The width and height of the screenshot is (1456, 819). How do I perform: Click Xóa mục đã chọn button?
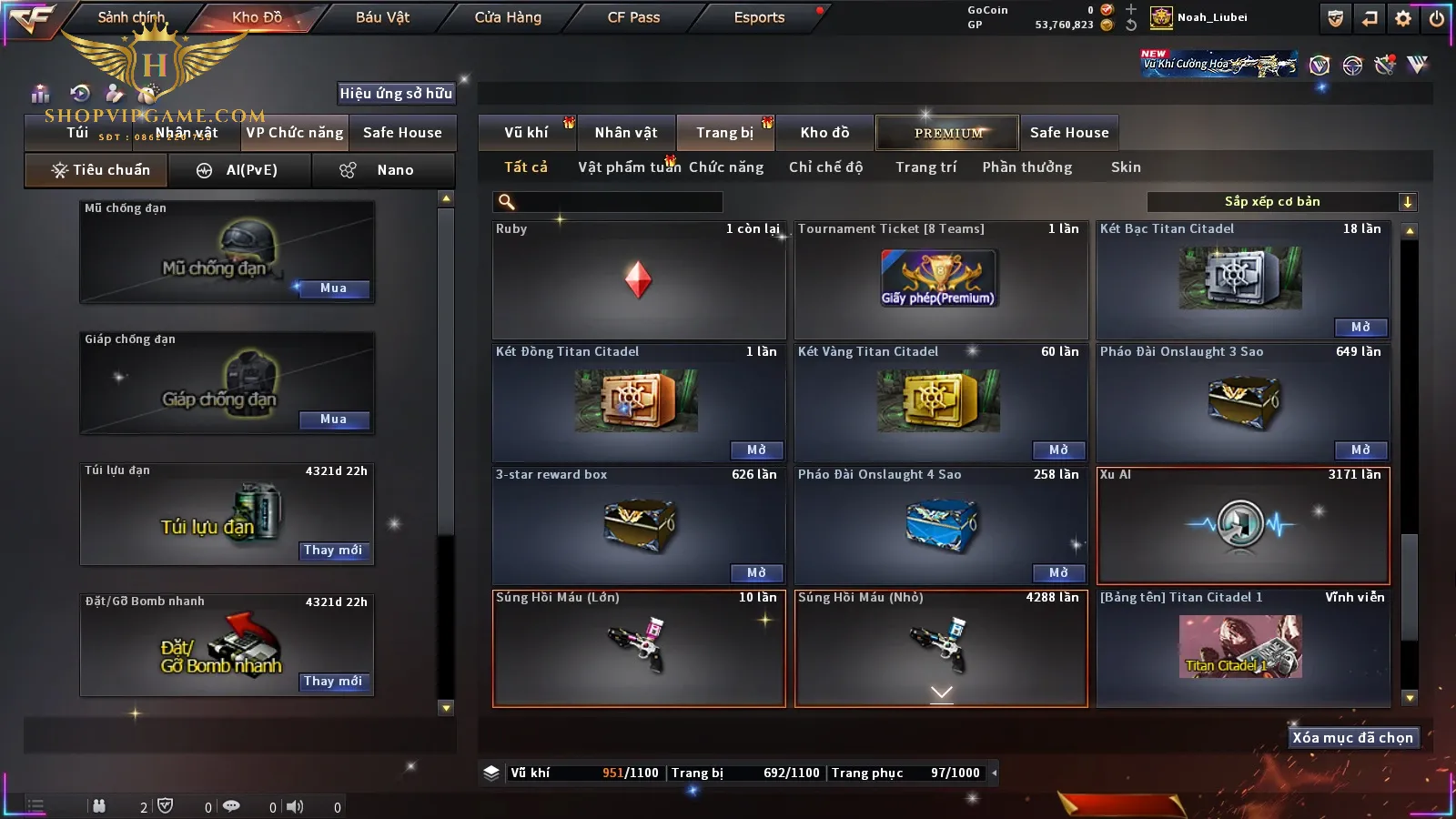point(1352,738)
